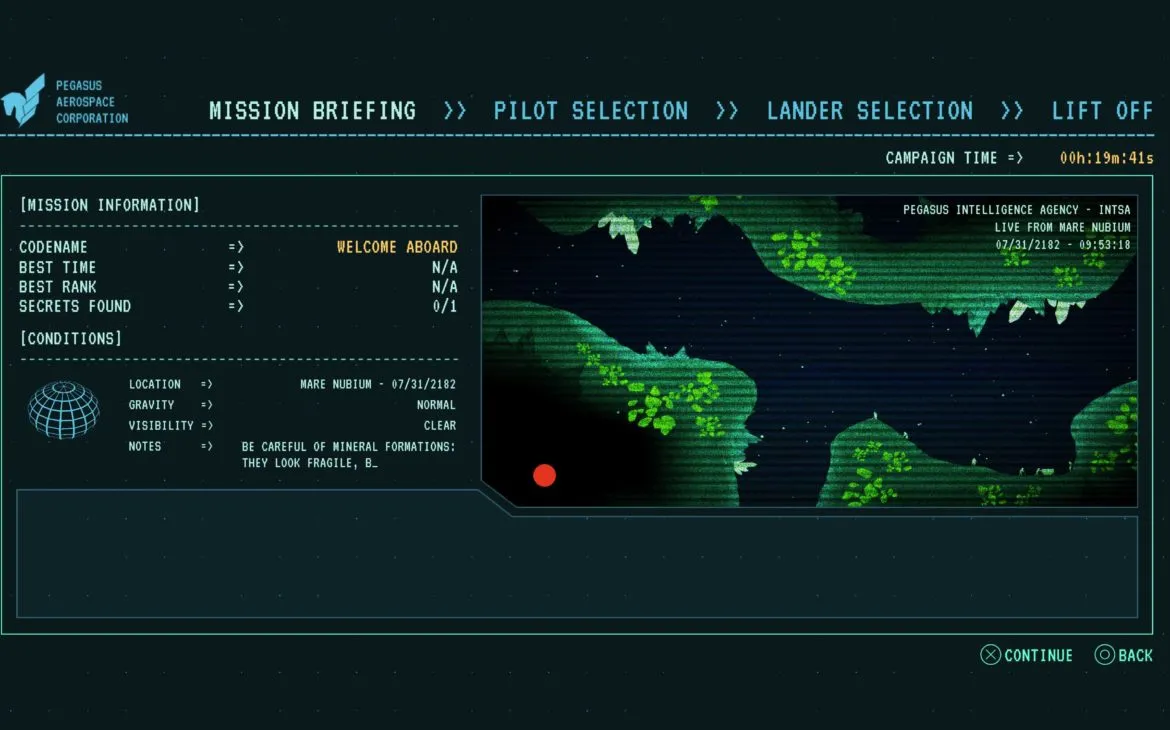Continue to the next screen

(1027, 656)
